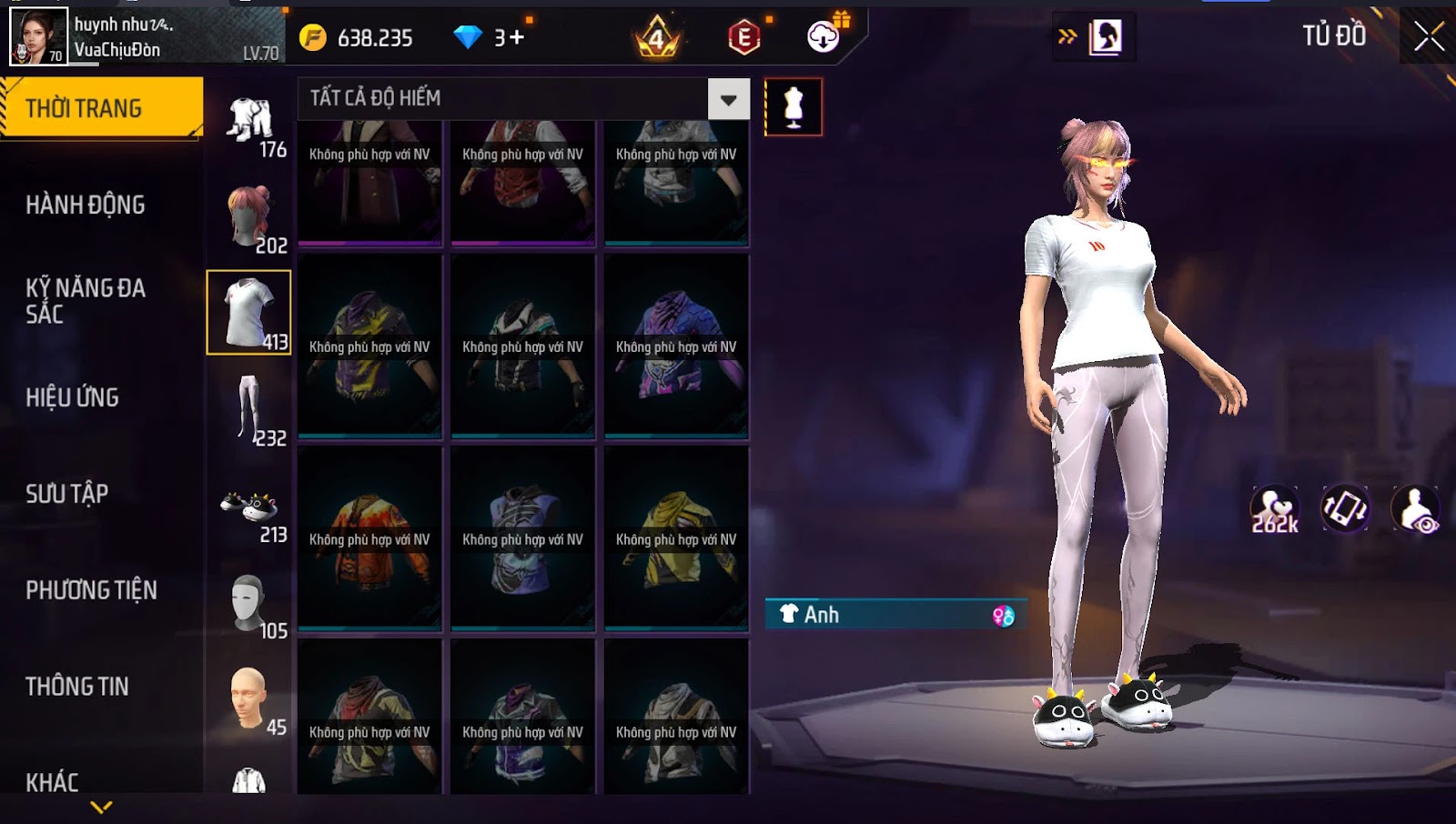Open the Tất Cả Độ Hiếm rarity dropdown
Screen dimensions: 1456x824
tap(728, 99)
